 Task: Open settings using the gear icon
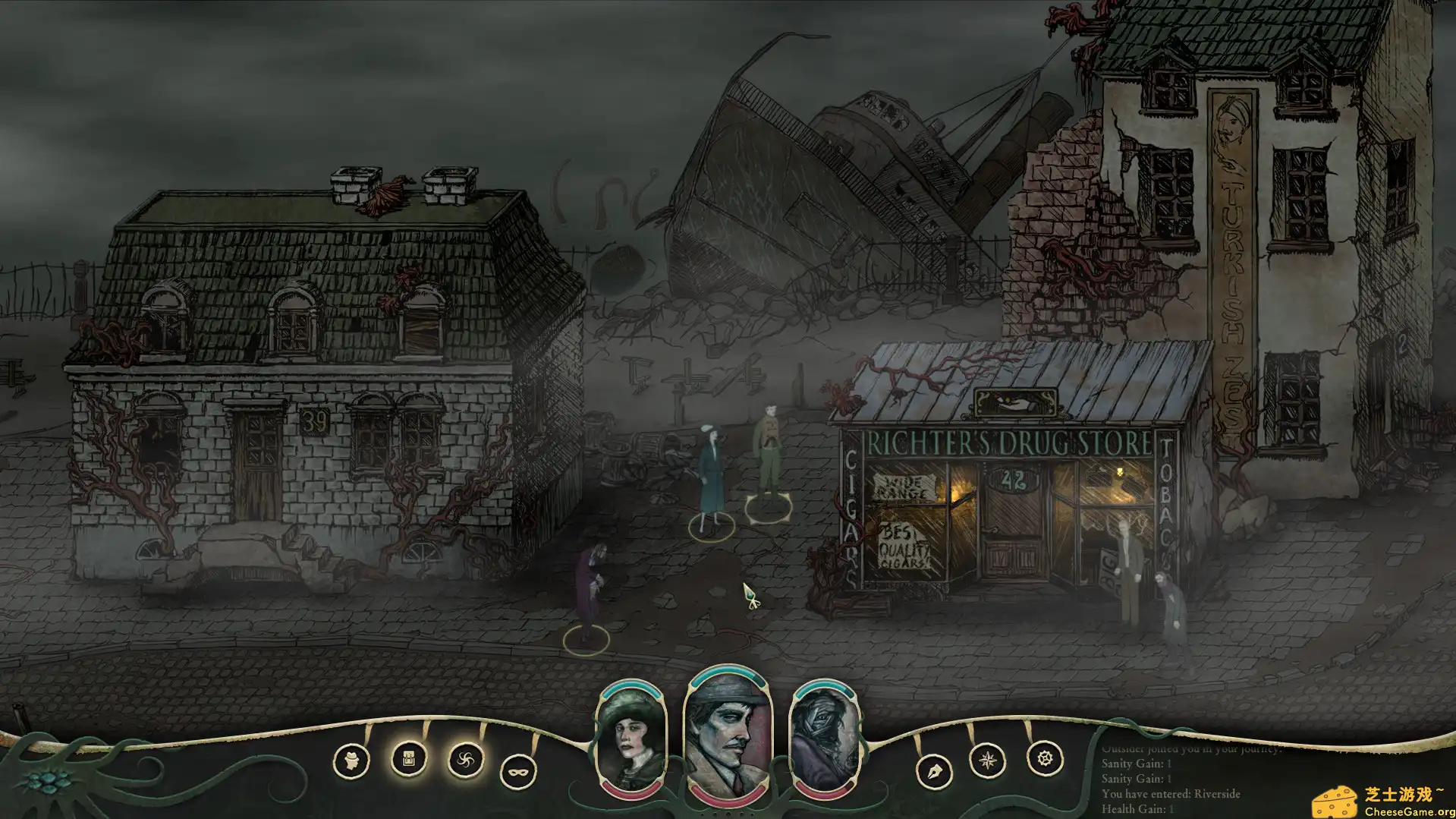click(x=1045, y=757)
